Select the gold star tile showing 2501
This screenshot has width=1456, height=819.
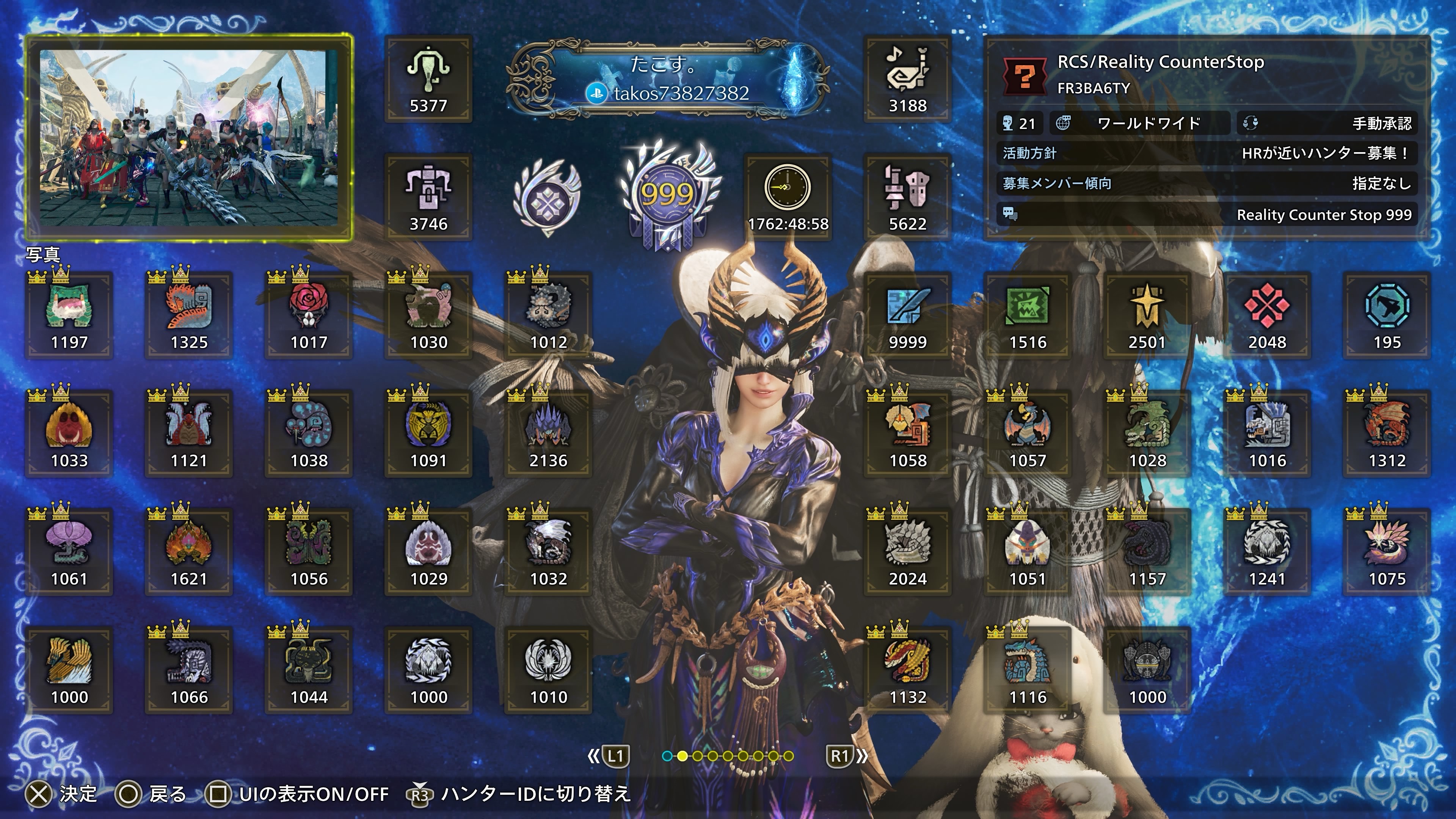[x=1147, y=315]
